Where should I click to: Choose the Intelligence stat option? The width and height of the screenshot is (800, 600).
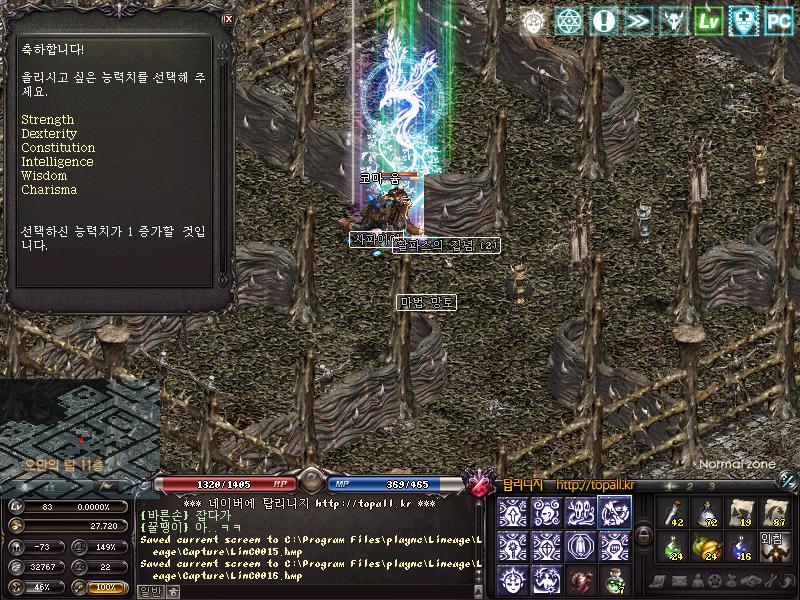click(x=57, y=162)
